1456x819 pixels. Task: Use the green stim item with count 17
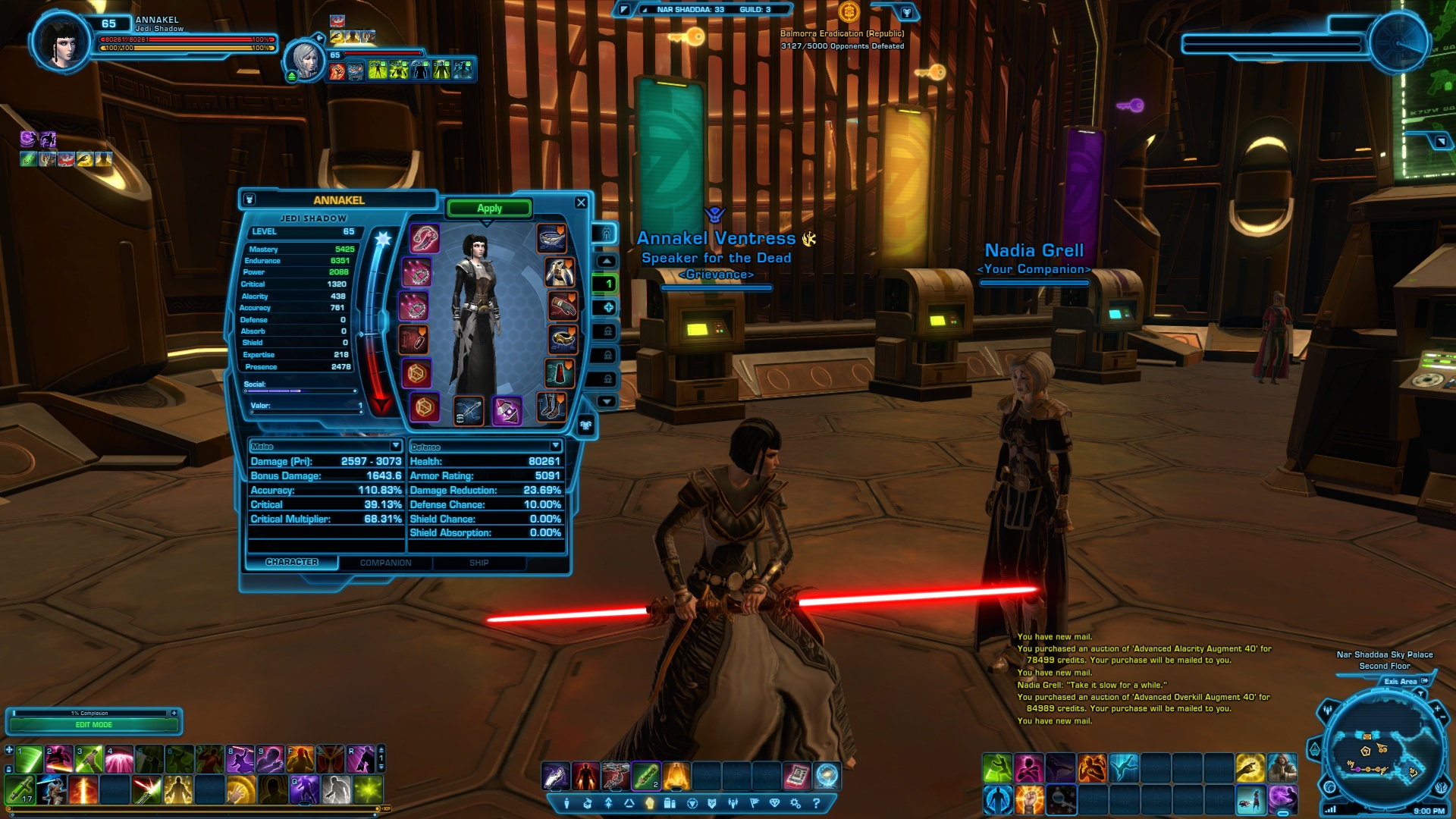(20, 790)
